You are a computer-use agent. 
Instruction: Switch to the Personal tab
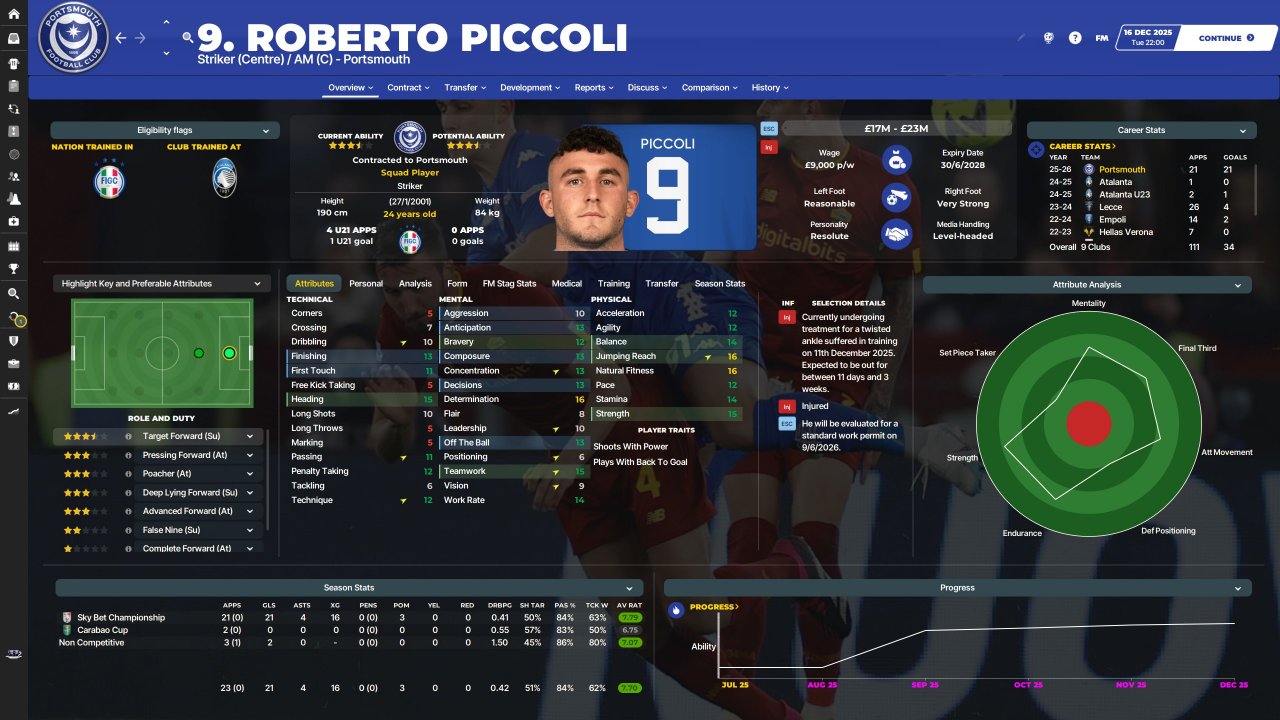[366, 284]
